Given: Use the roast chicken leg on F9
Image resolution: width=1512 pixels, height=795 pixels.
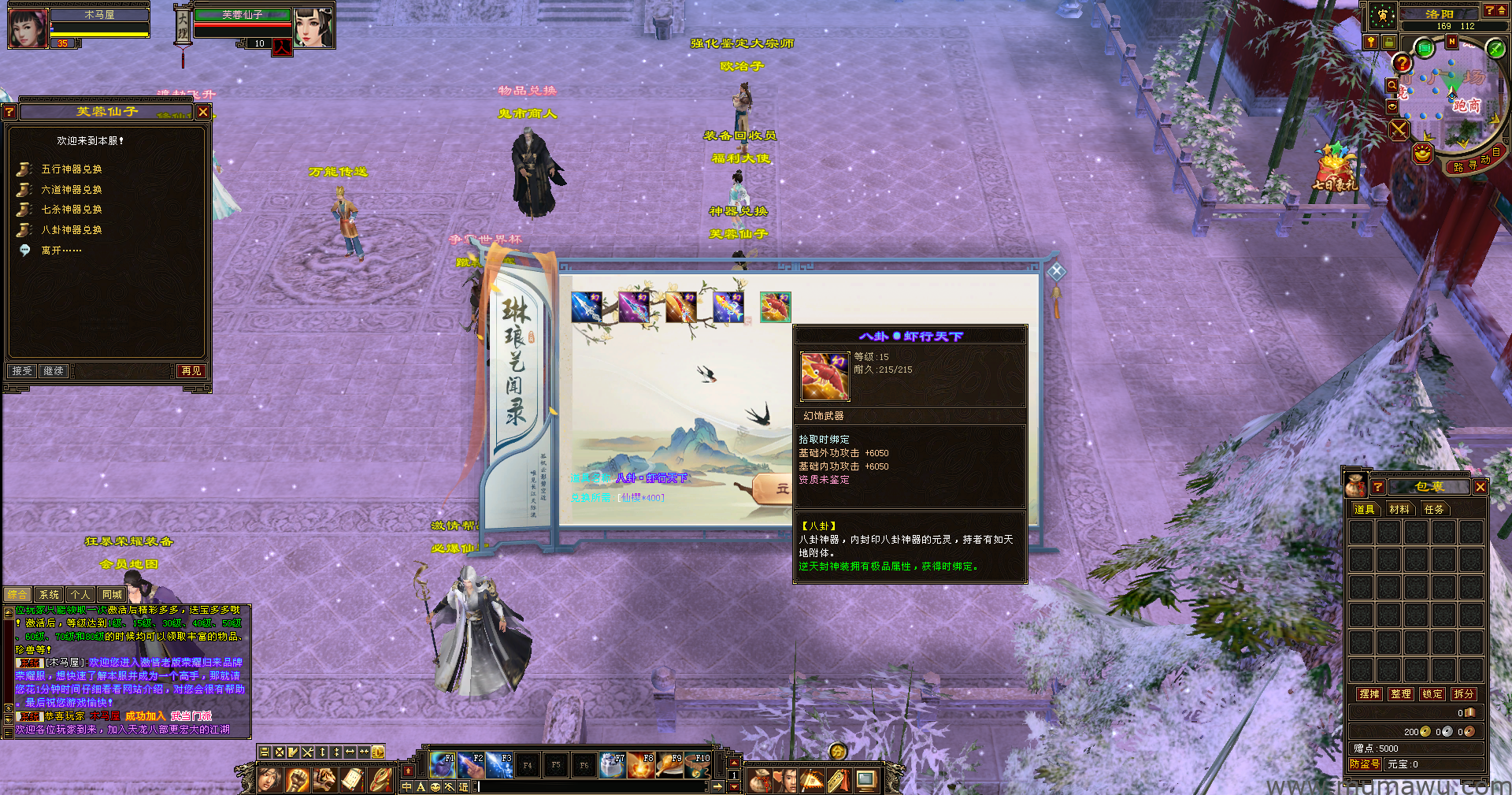Looking at the screenshot, I should click(x=669, y=765).
